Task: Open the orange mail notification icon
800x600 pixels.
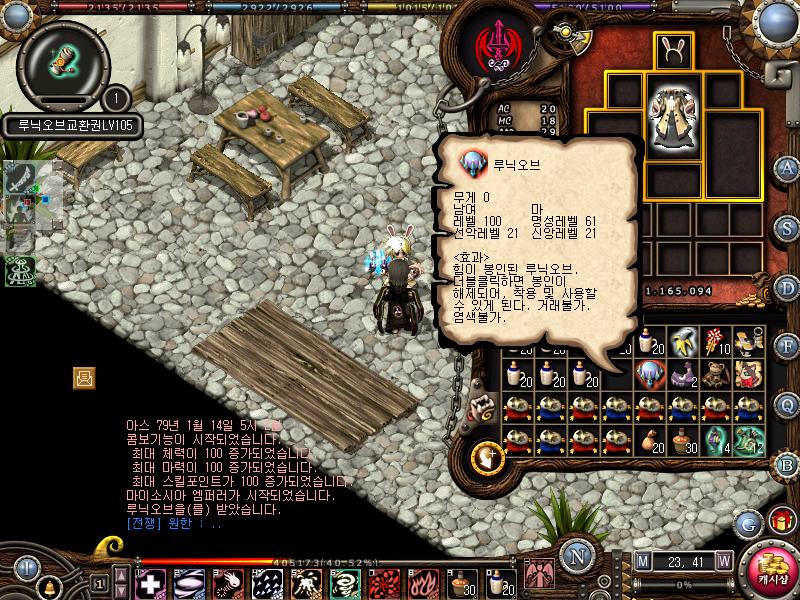Action: coord(85,377)
